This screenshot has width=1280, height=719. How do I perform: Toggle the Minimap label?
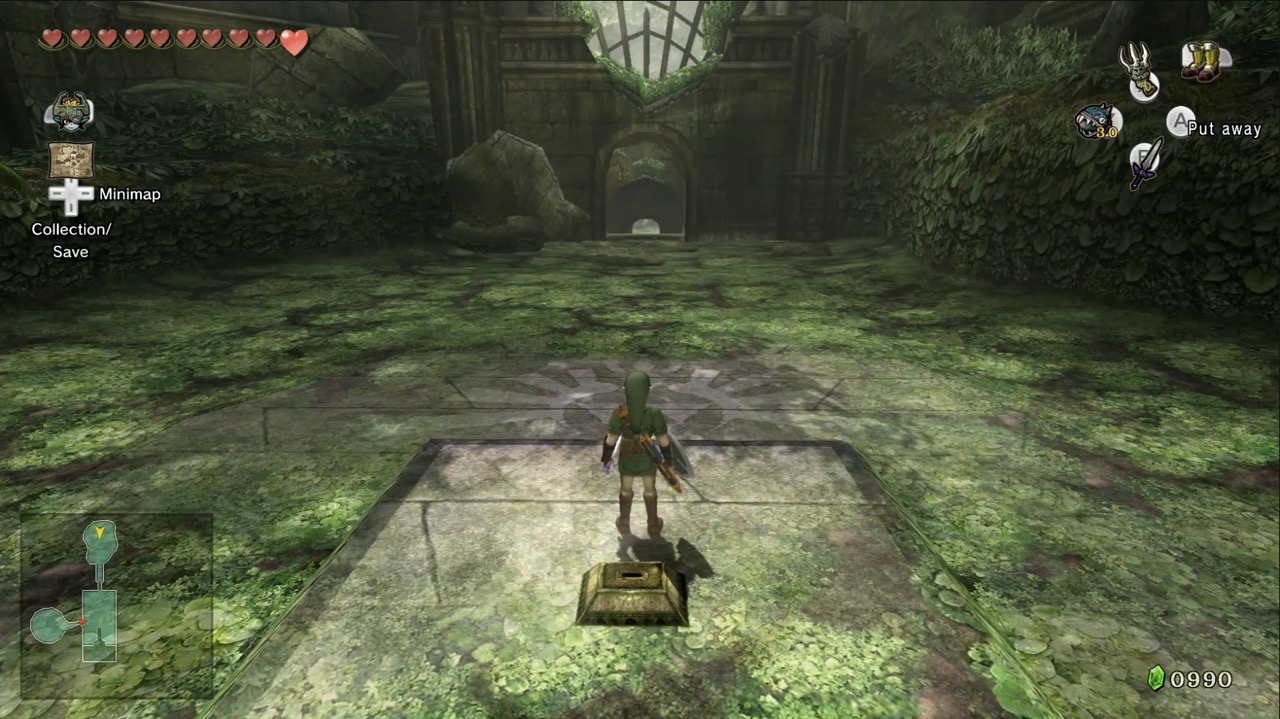tap(129, 194)
